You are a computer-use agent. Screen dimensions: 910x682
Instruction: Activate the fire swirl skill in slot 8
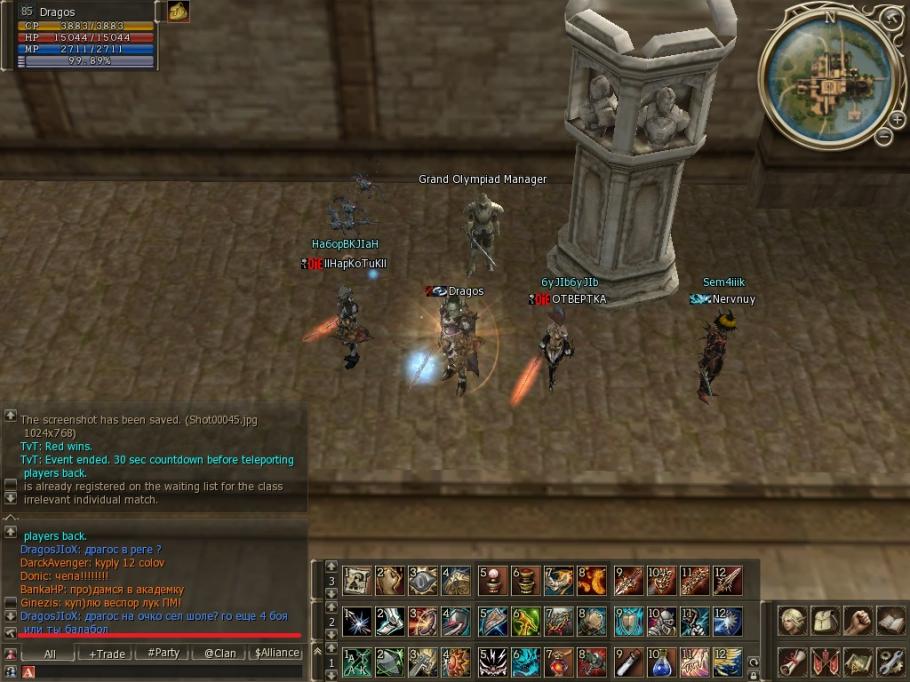click(x=593, y=581)
